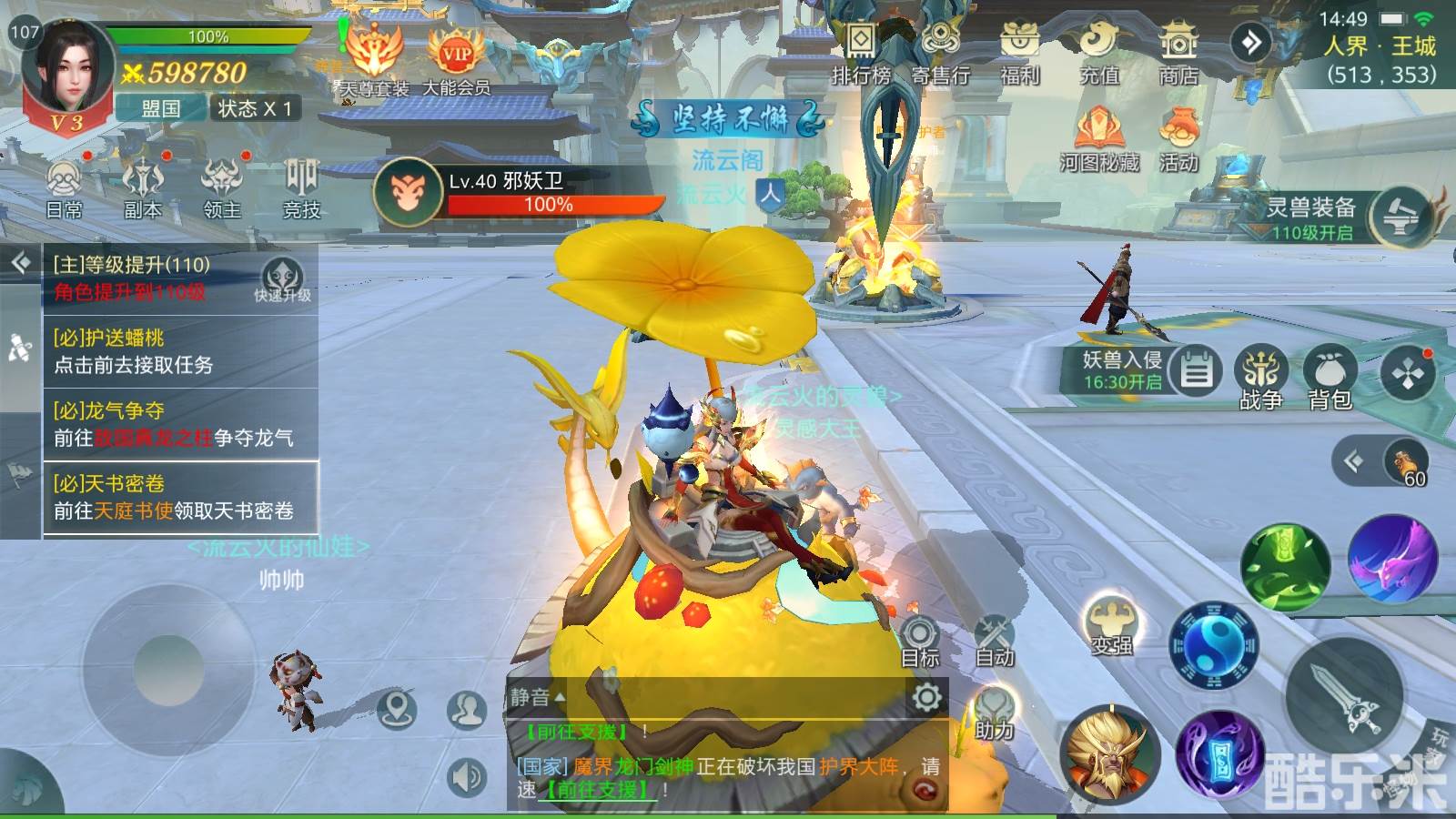Image resolution: width=1456 pixels, height=819 pixels.
Task: Open the 竞技 arena menu
Action: click(301, 188)
